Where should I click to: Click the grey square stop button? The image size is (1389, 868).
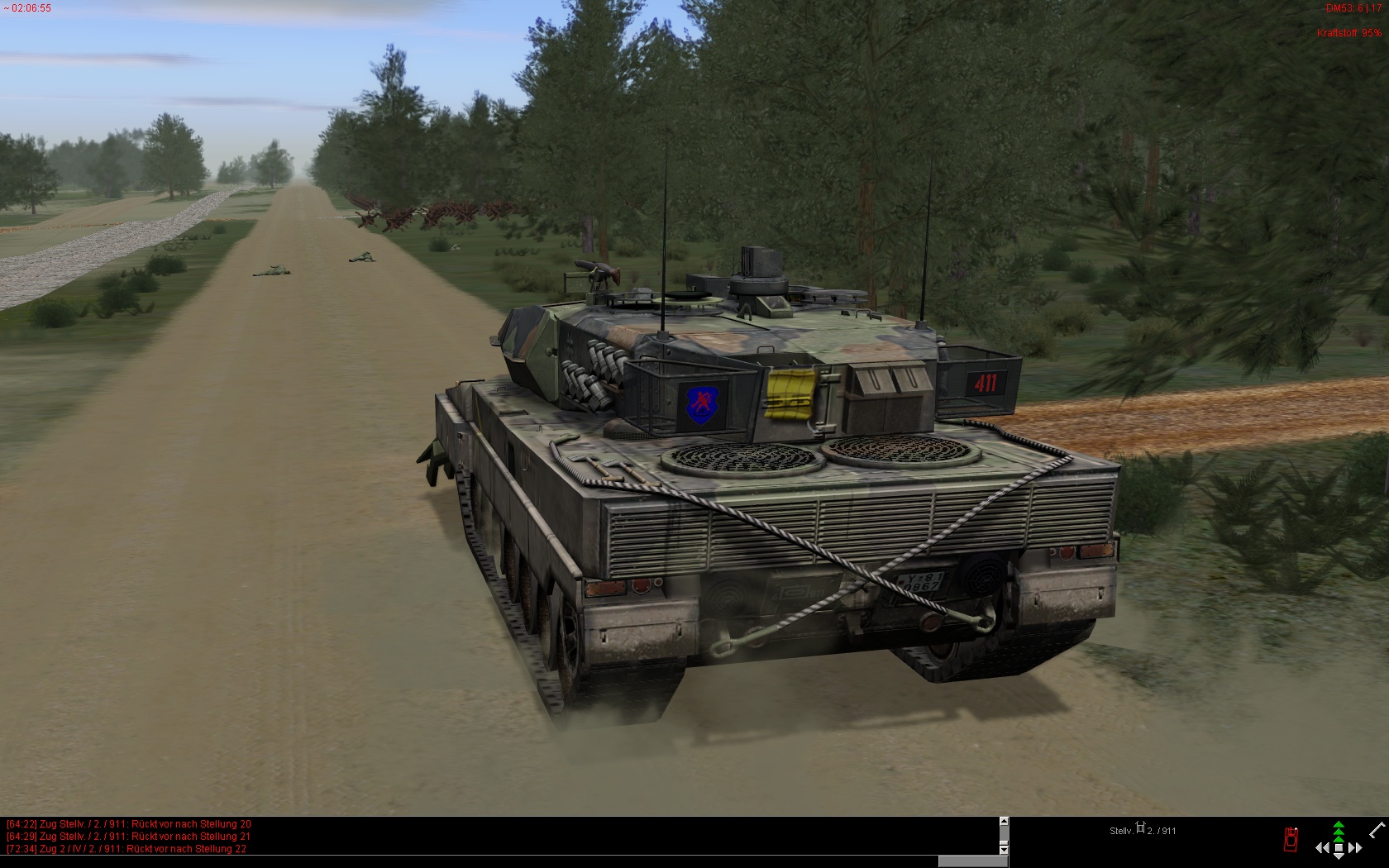coord(1339,847)
